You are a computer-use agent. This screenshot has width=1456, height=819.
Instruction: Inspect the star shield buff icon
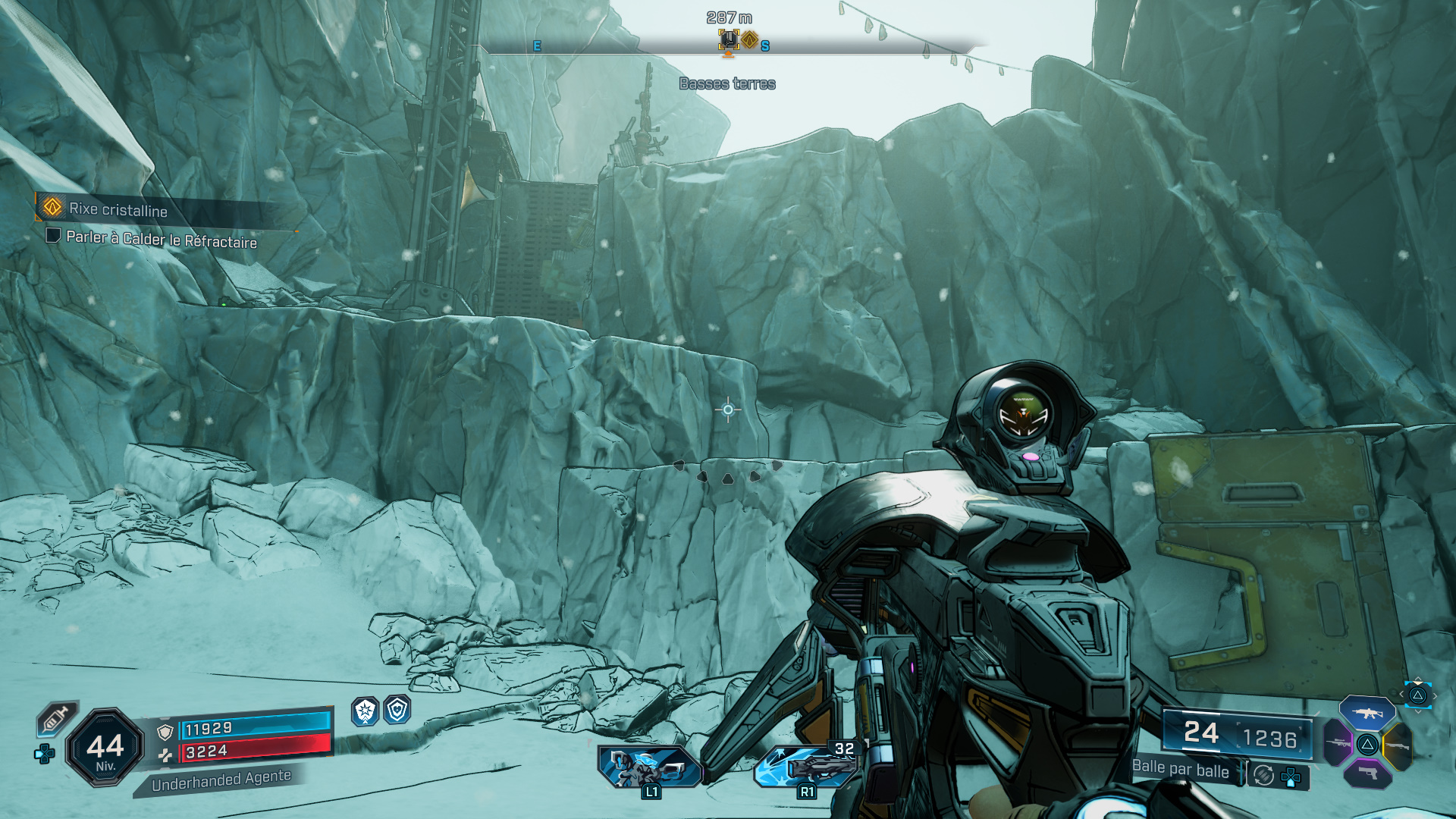pyautogui.click(x=366, y=711)
